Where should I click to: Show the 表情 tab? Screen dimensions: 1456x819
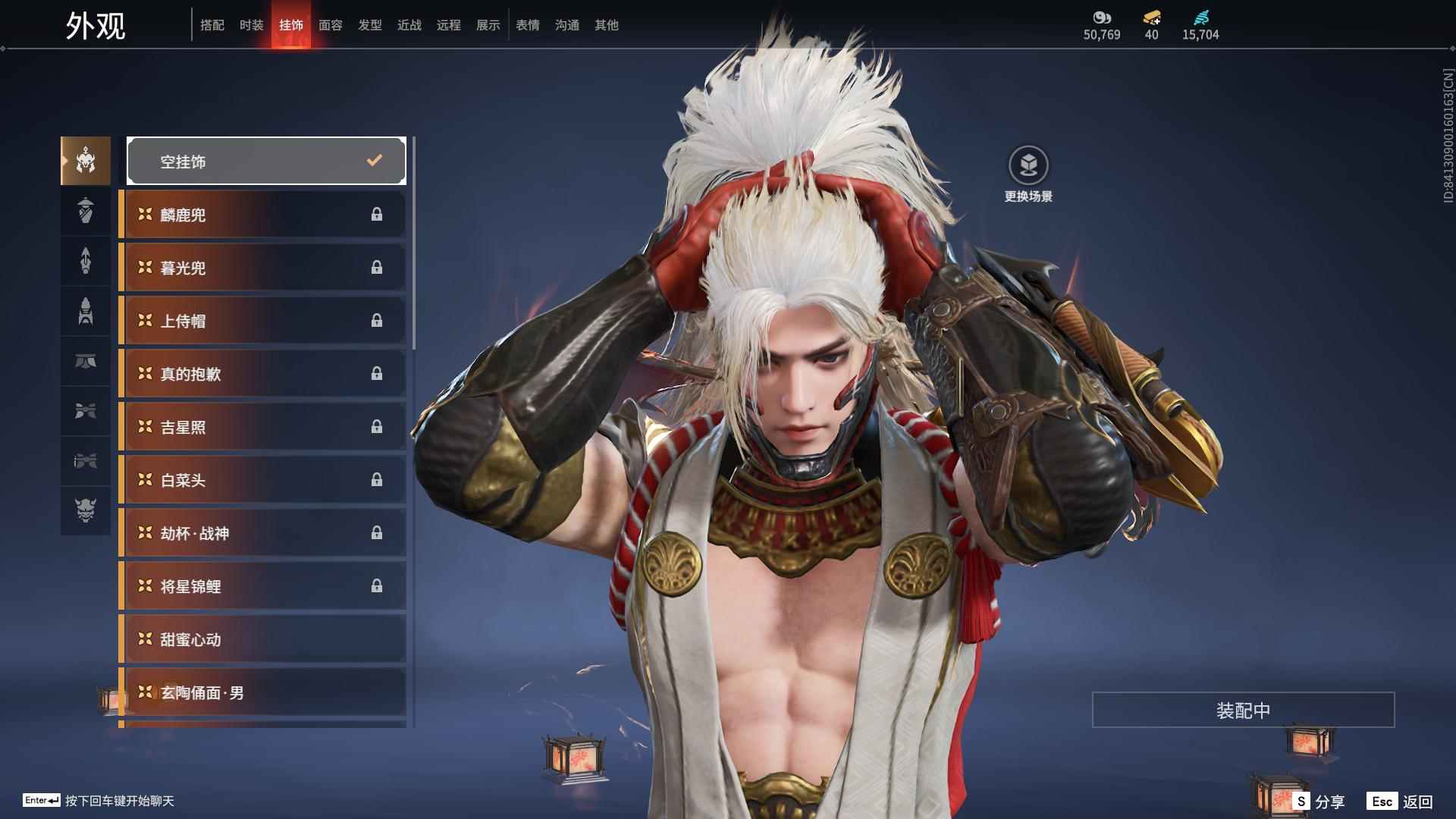528,25
